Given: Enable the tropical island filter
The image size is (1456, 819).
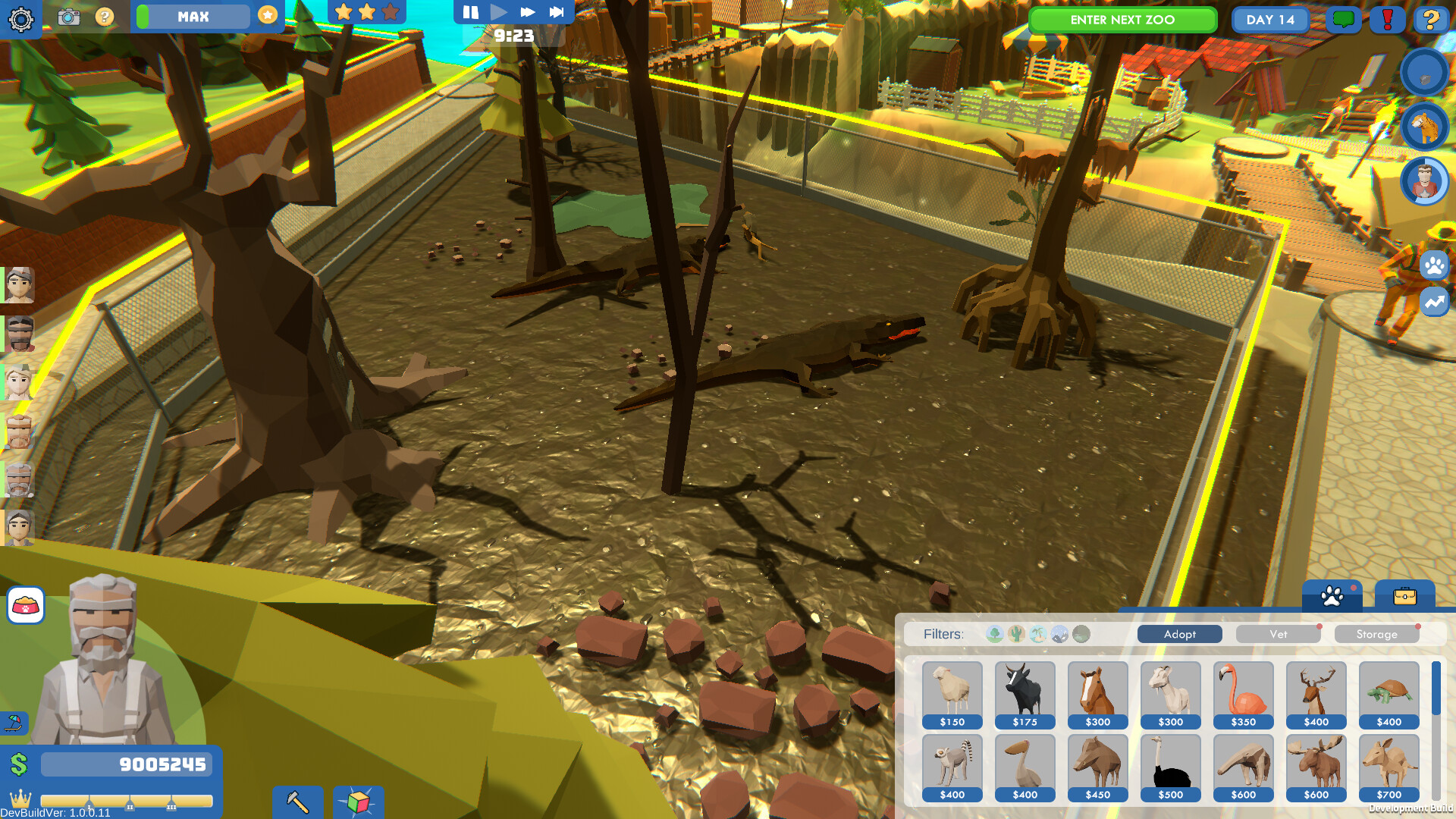Looking at the screenshot, I should (1038, 634).
